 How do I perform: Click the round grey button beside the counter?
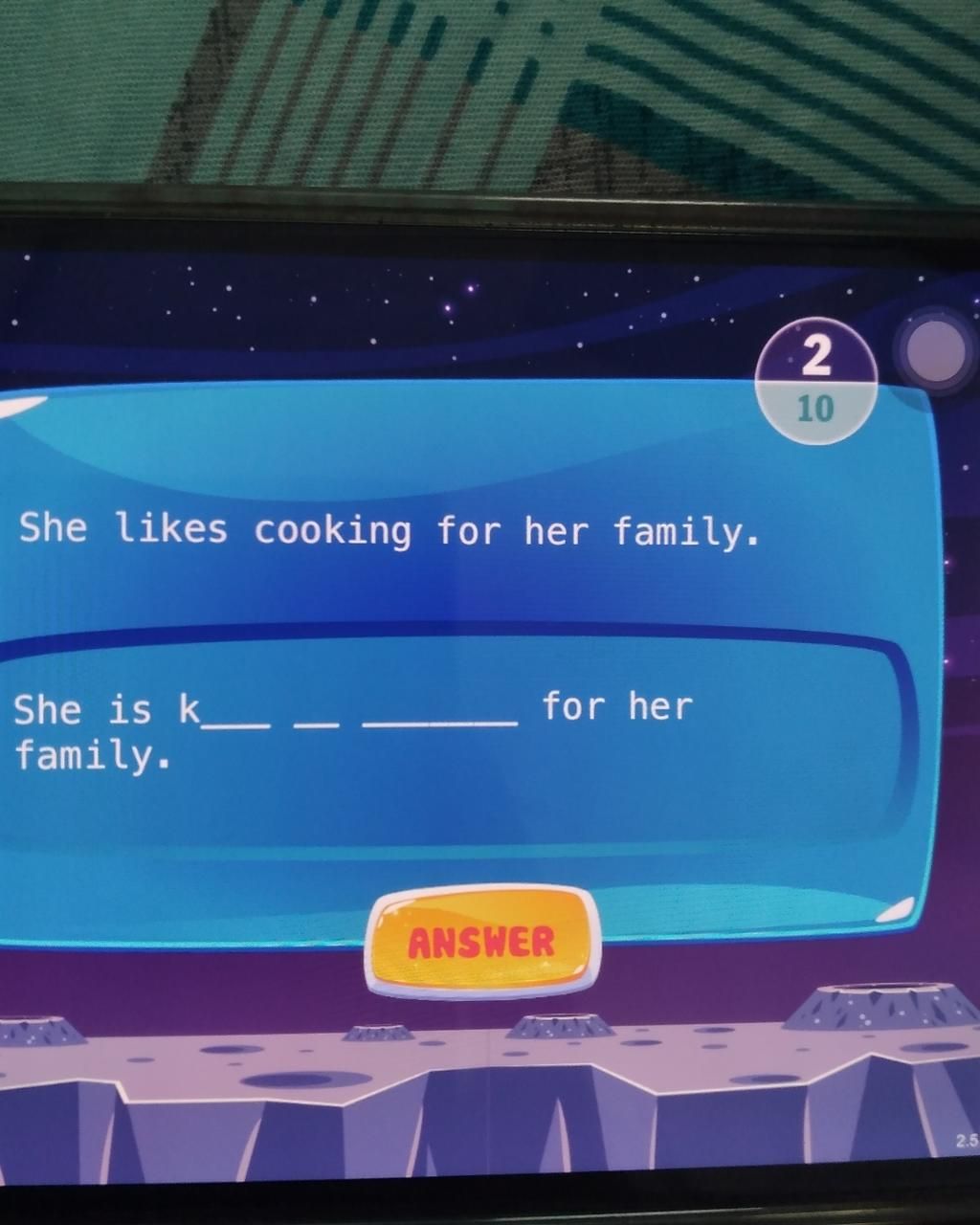click(x=935, y=350)
